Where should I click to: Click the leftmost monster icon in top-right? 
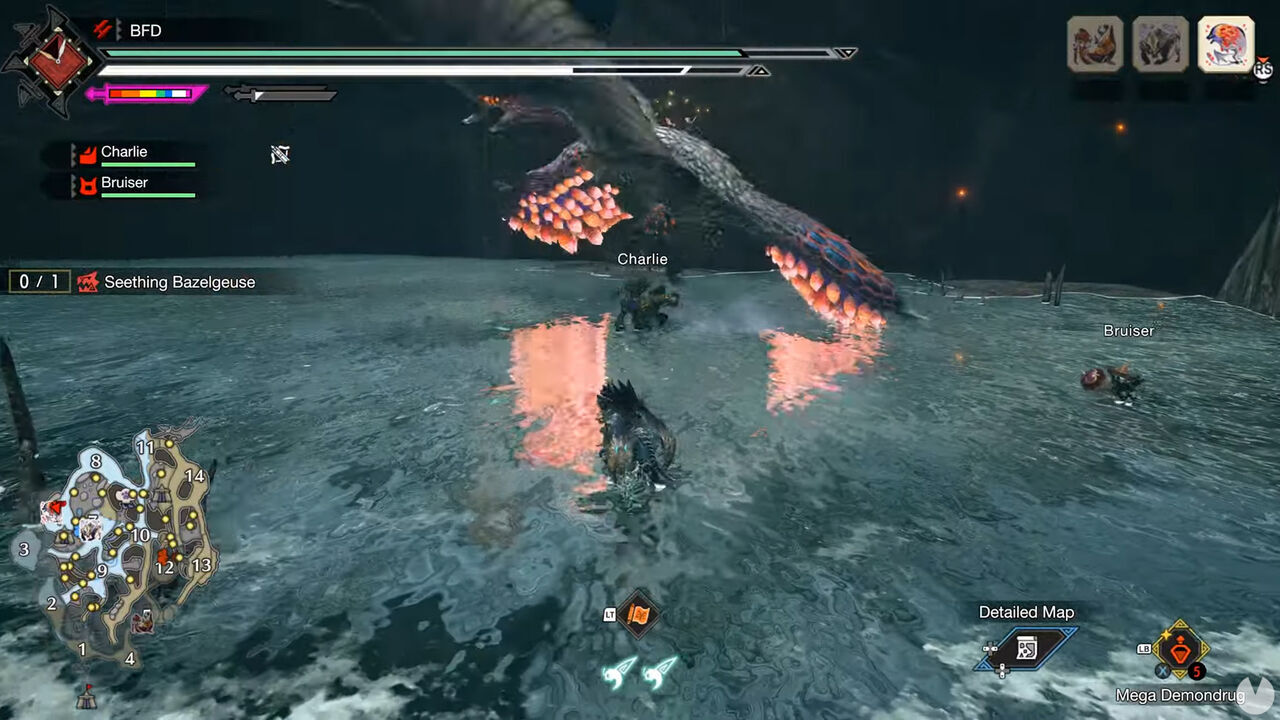[1096, 45]
